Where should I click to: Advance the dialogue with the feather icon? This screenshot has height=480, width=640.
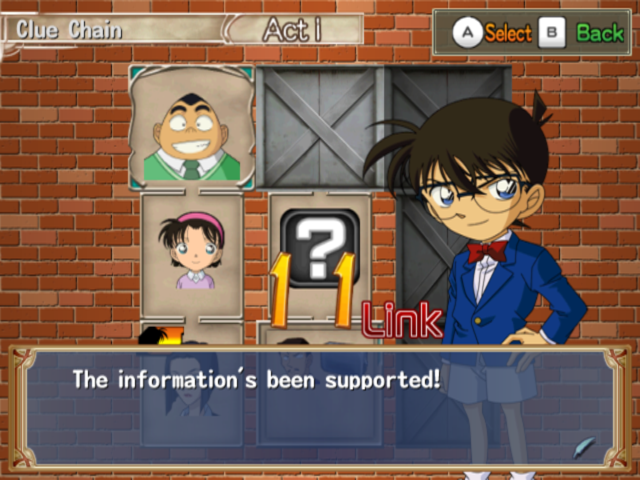click(x=586, y=445)
